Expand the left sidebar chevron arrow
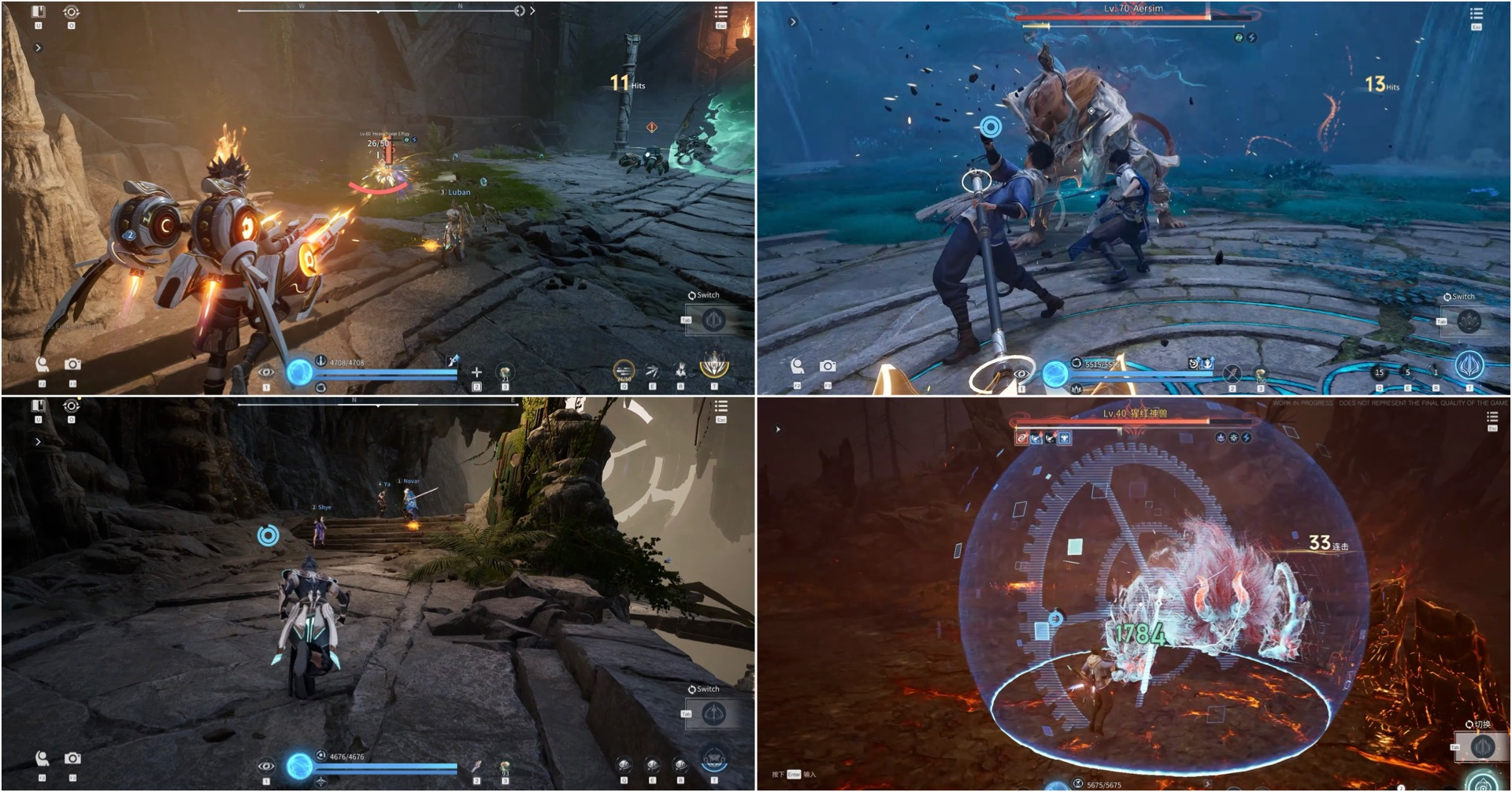The width and height of the screenshot is (1512, 792). coord(38,48)
